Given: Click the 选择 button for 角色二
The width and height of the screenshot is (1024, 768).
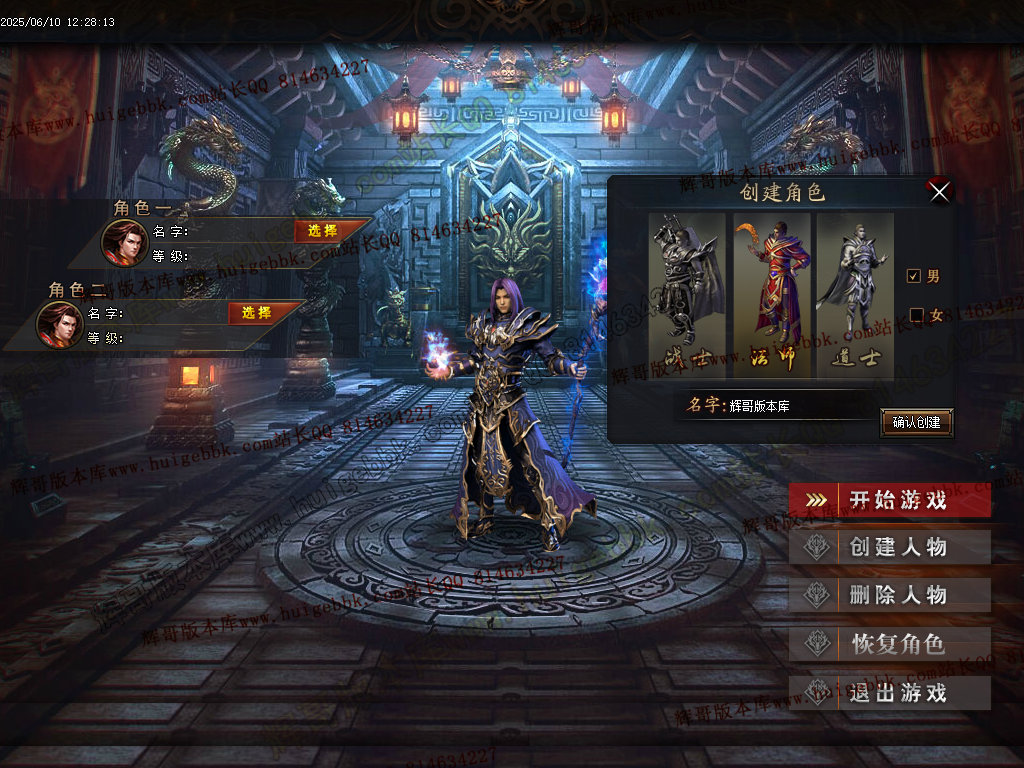Looking at the screenshot, I should coord(256,313).
